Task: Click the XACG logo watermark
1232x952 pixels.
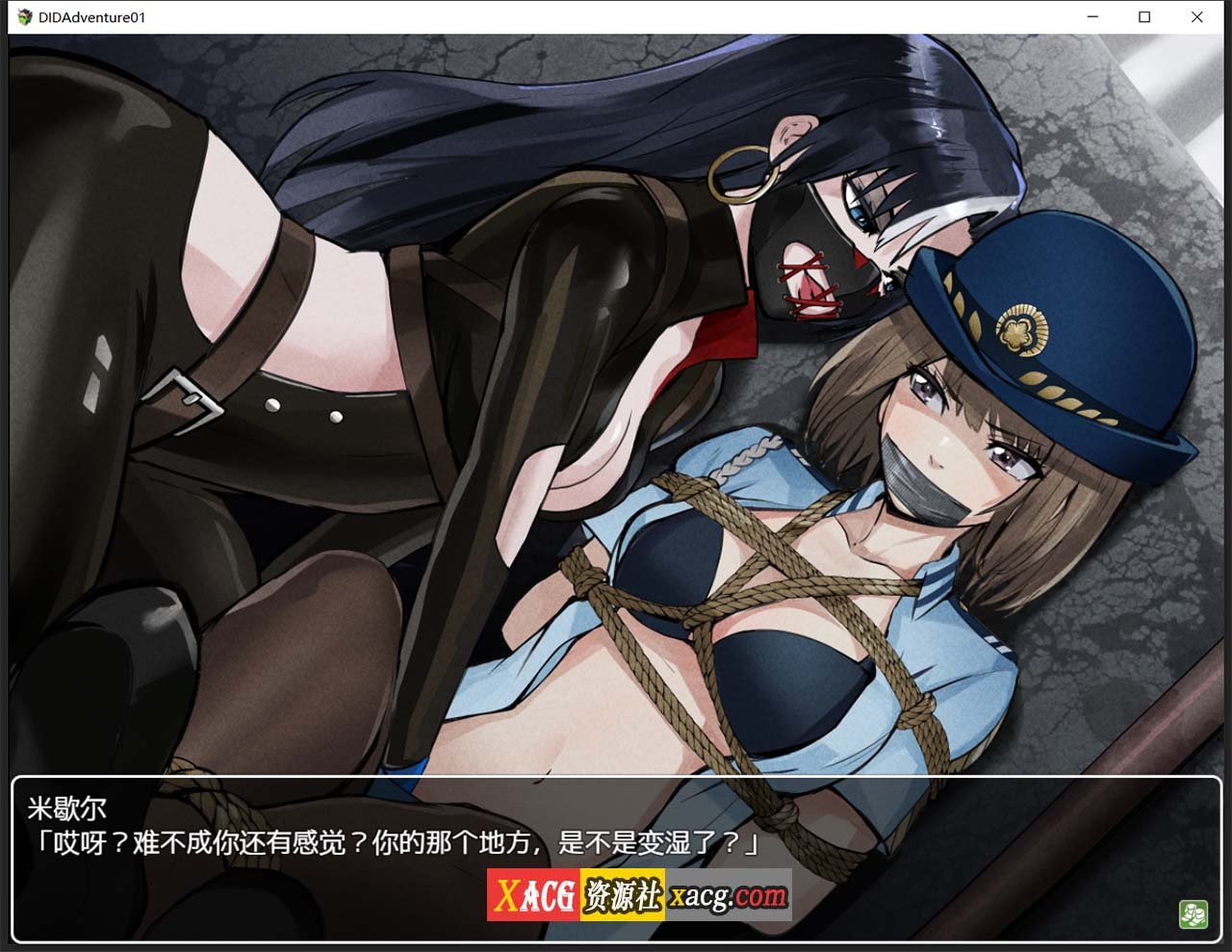Action: tap(531, 892)
